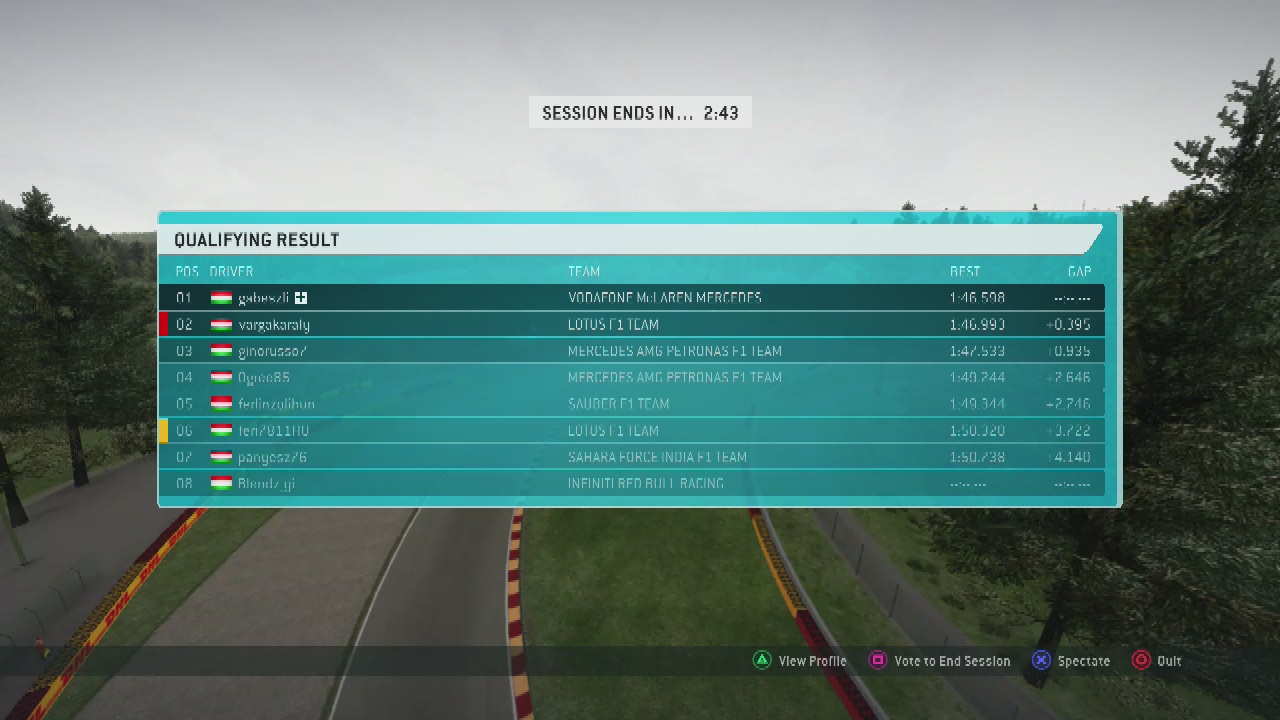Highlight the Sauber F1 Team driver row
Screen dimensions: 1280x720
pos(632,404)
